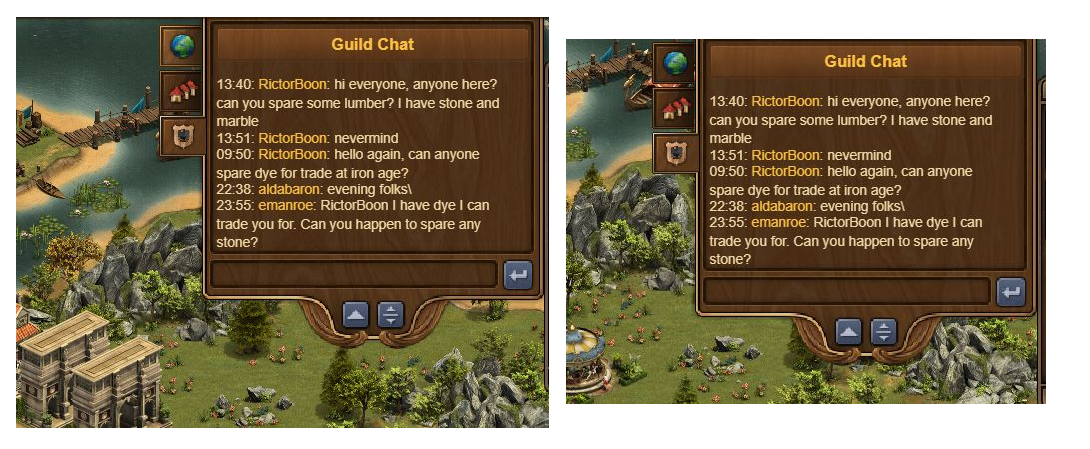Toggle resize arrows button below smaller panel

point(884,332)
